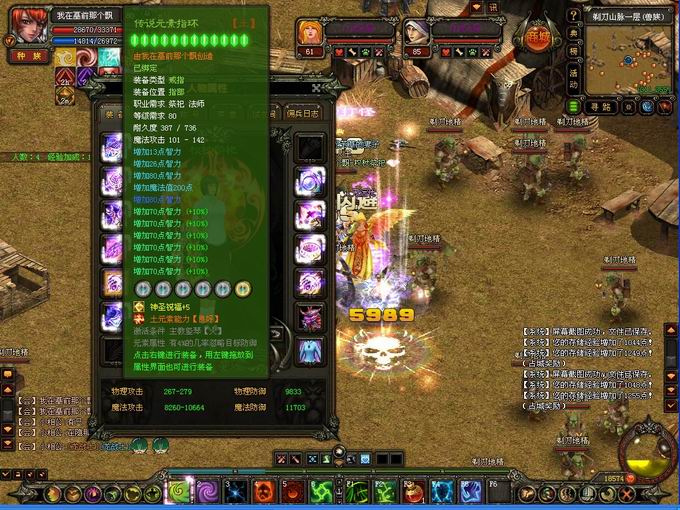Open the 活动 events menu
This screenshot has height=510, width=680.
[x=572, y=73]
